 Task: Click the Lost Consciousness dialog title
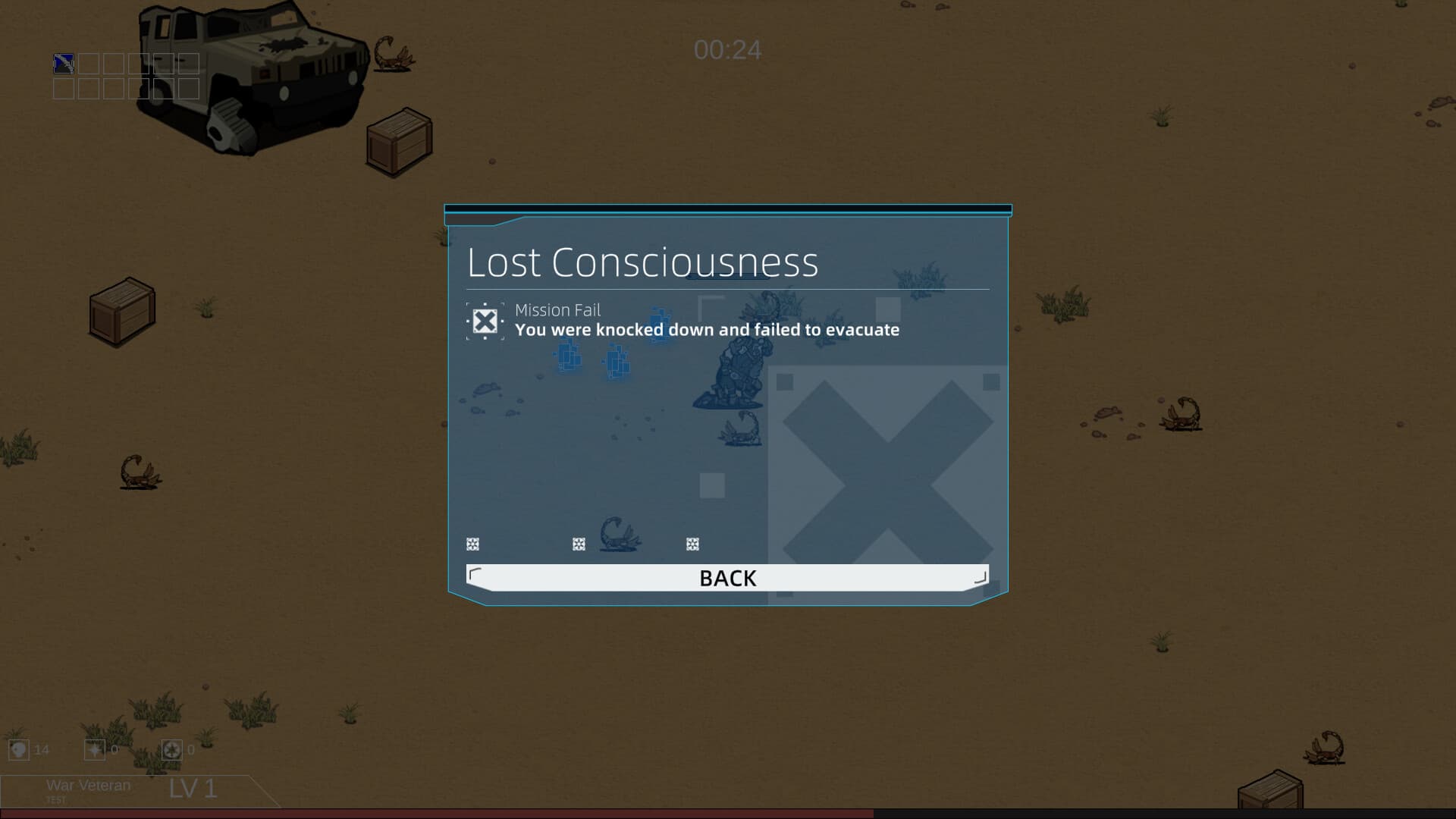tap(643, 263)
